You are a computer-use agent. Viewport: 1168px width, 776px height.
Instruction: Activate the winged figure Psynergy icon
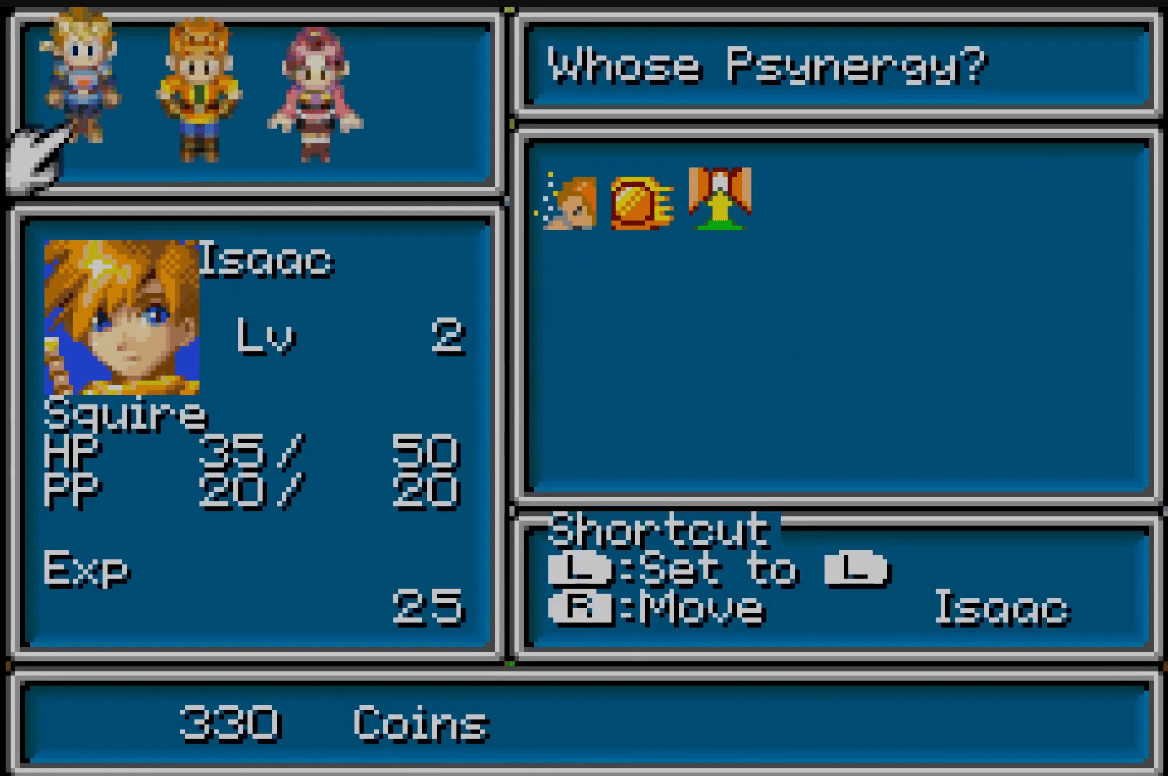[720, 198]
